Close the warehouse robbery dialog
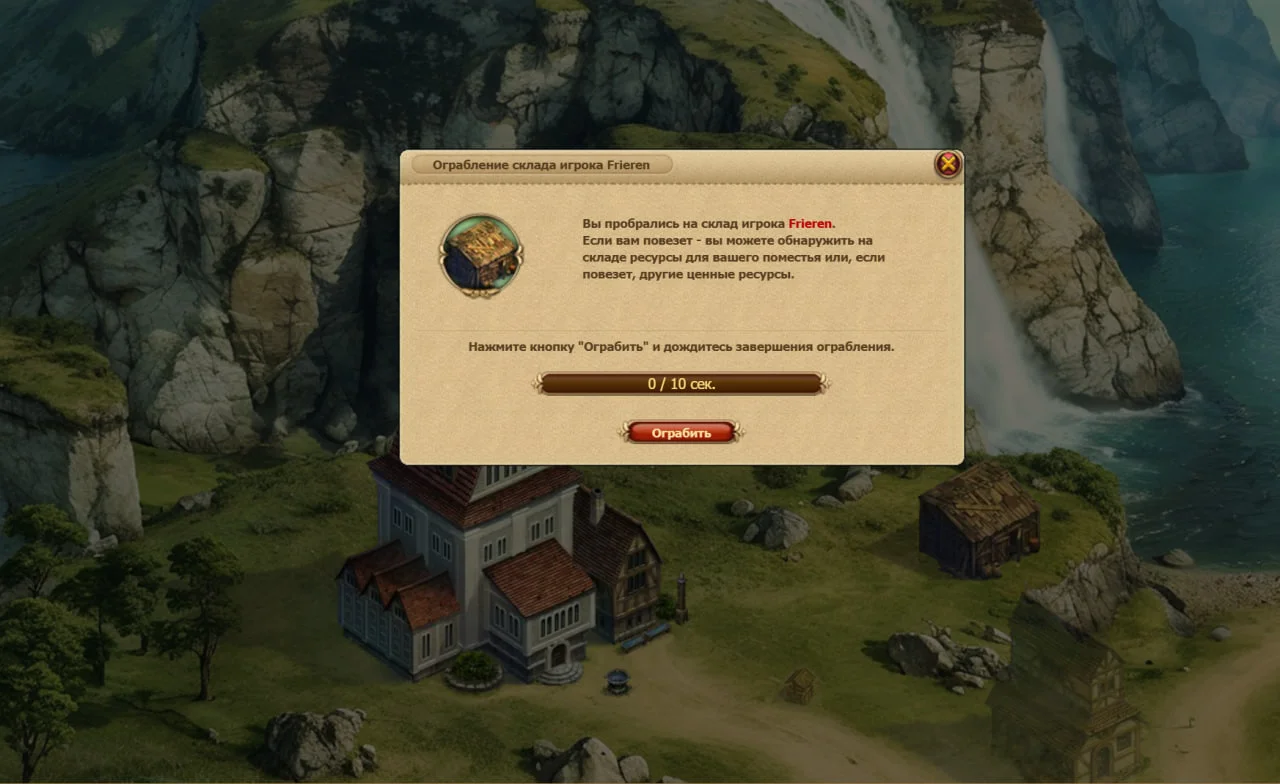The image size is (1280, 784). click(948, 164)
